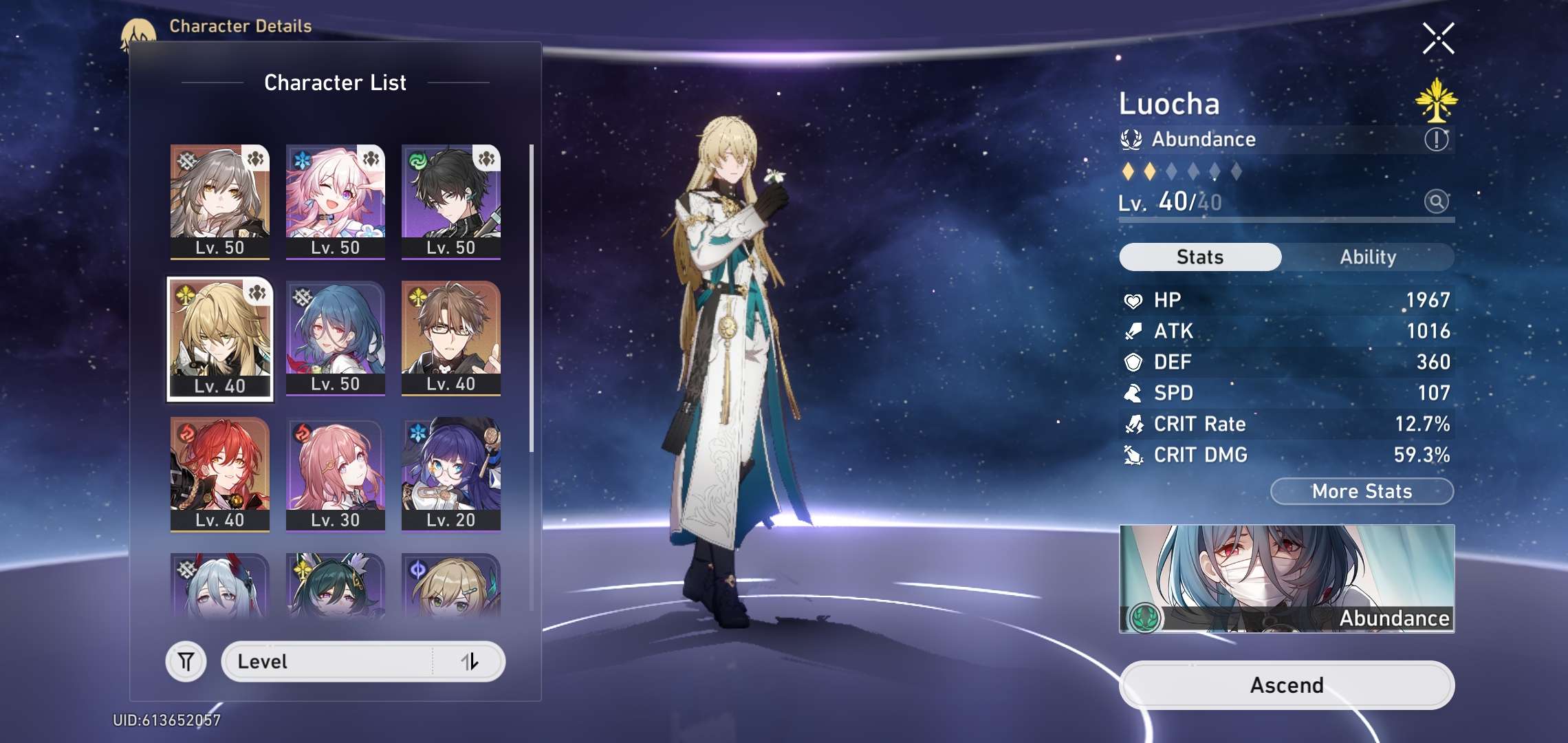Show Abundance path info with the exclamation icon
The height and width of the screenshot is (743, 1568).
tap(1436, 140)
